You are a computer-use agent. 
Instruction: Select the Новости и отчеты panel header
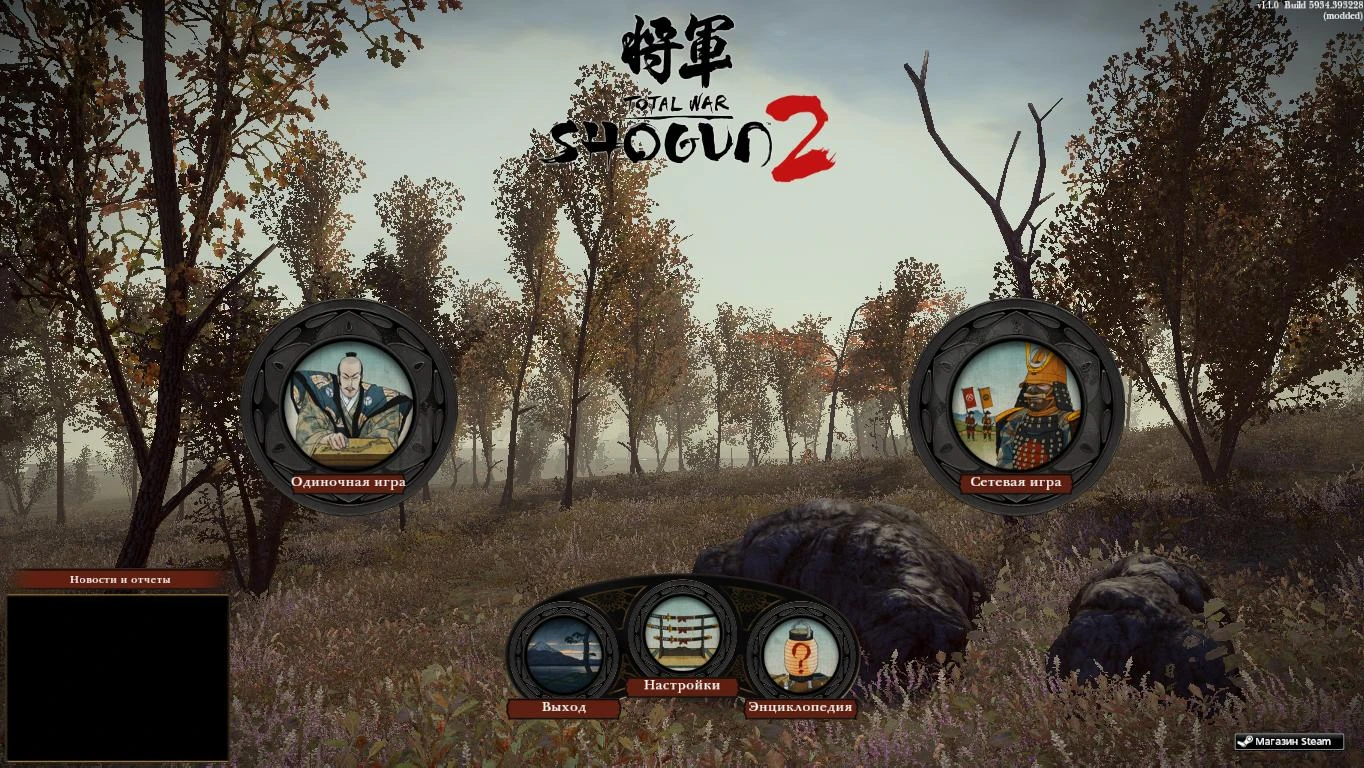tap(120, 578)
